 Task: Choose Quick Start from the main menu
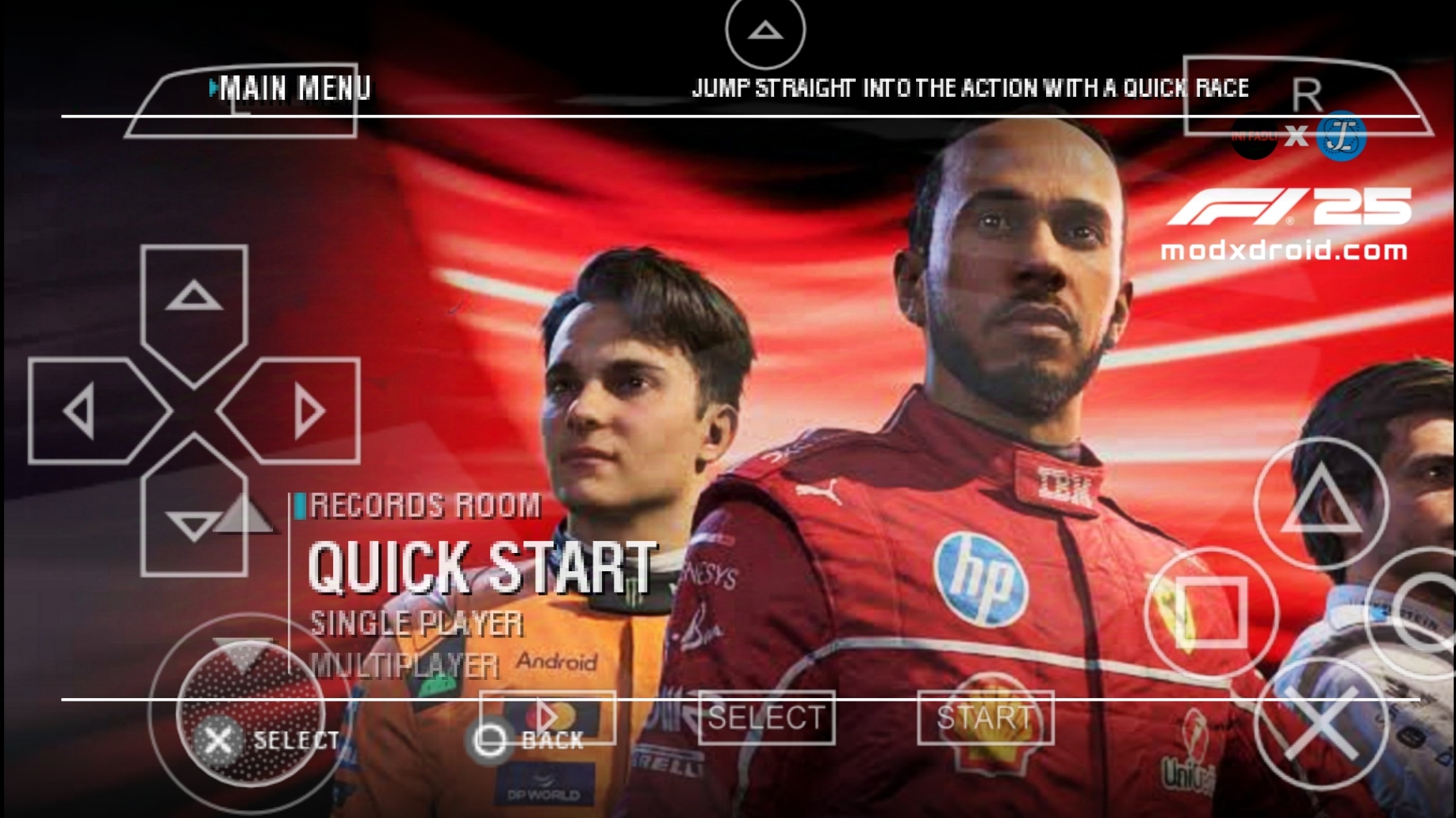click(x=481, y=566)
